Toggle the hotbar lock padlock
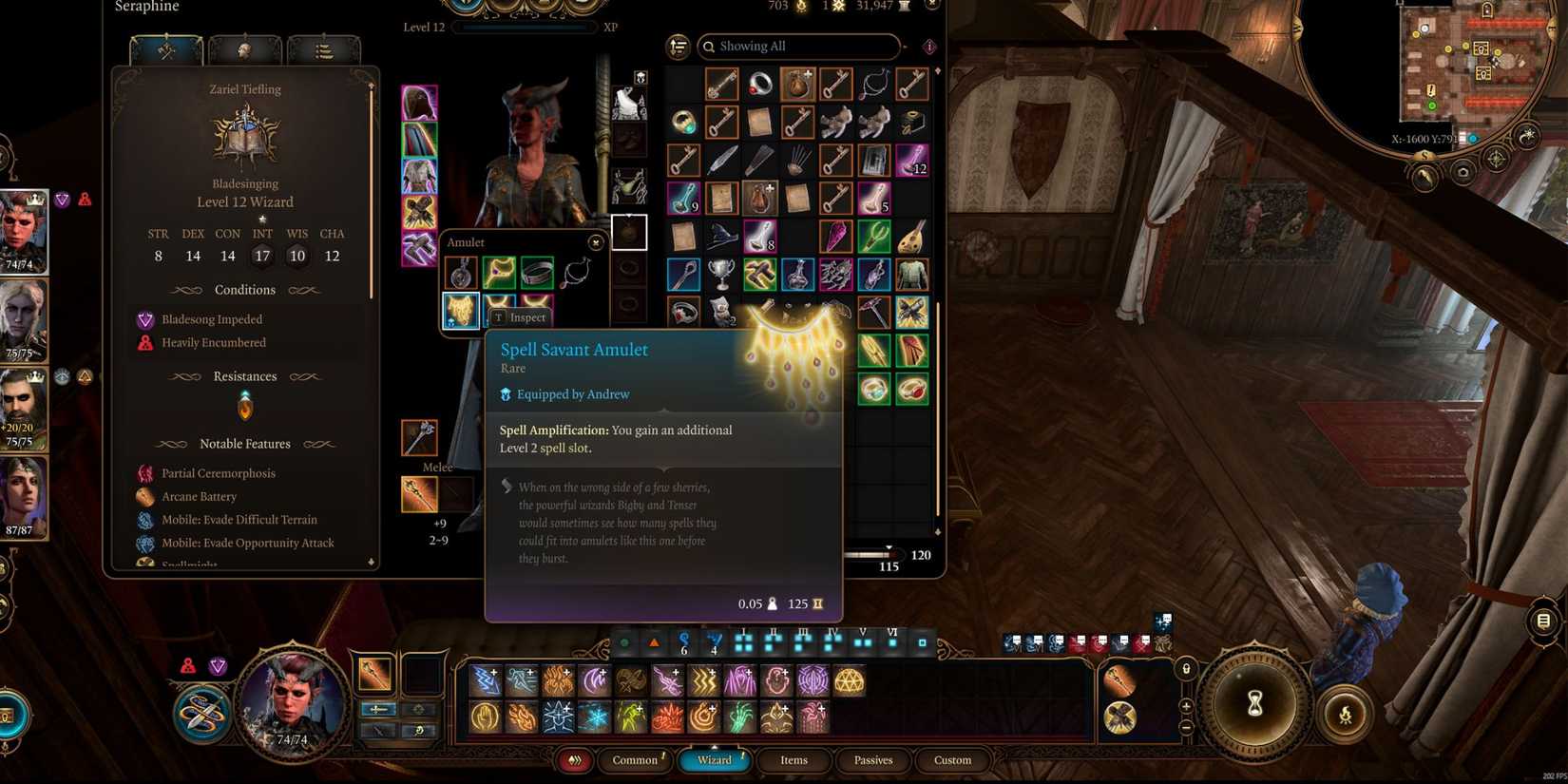Image resolution: width=1568 pixels, height=784 pixels. 1186,667
